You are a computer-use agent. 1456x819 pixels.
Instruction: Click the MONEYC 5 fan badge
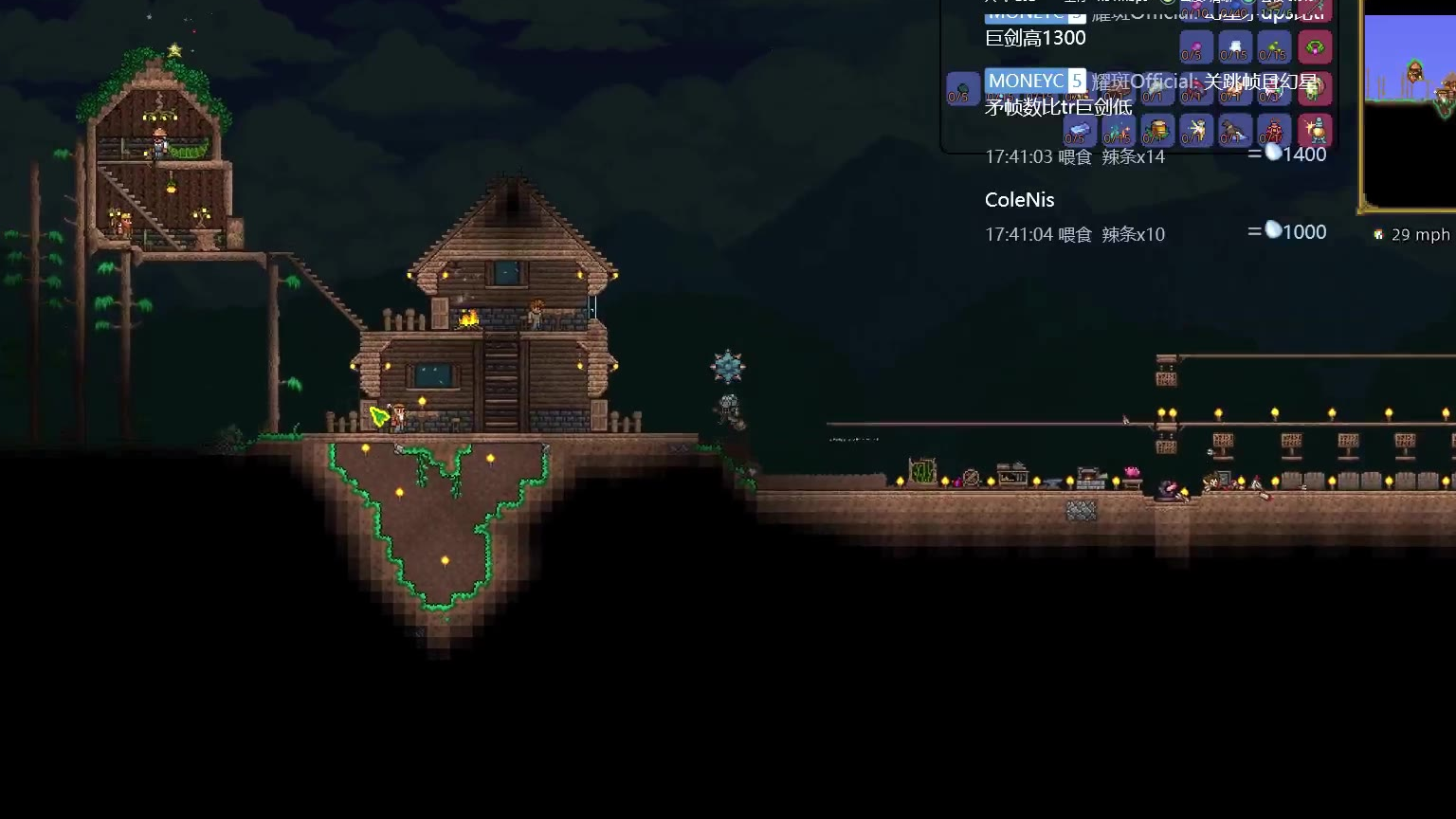(x=1035, y=81)
